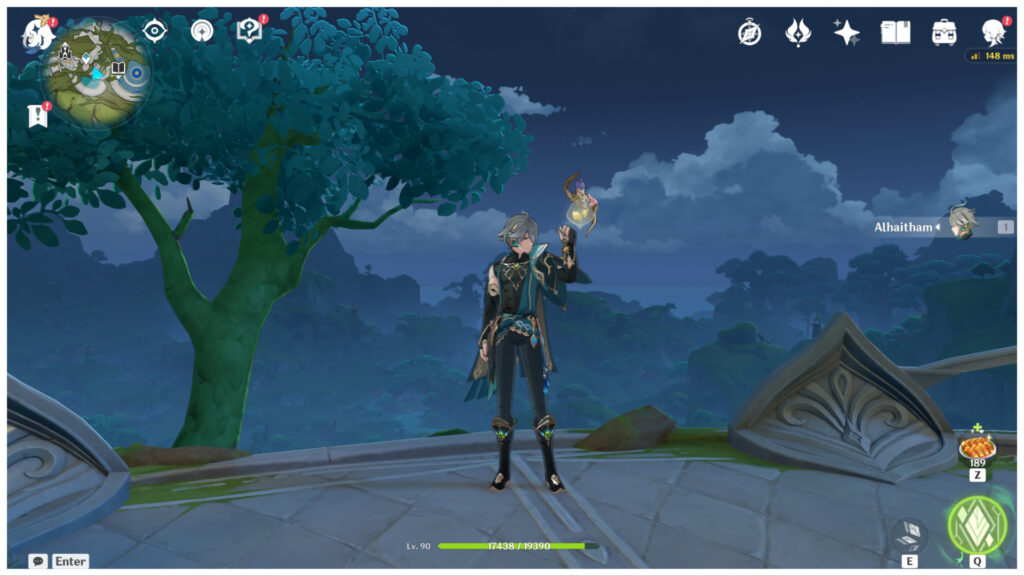Open the quest banner with exclamation mark

click(x=38, y=116)
